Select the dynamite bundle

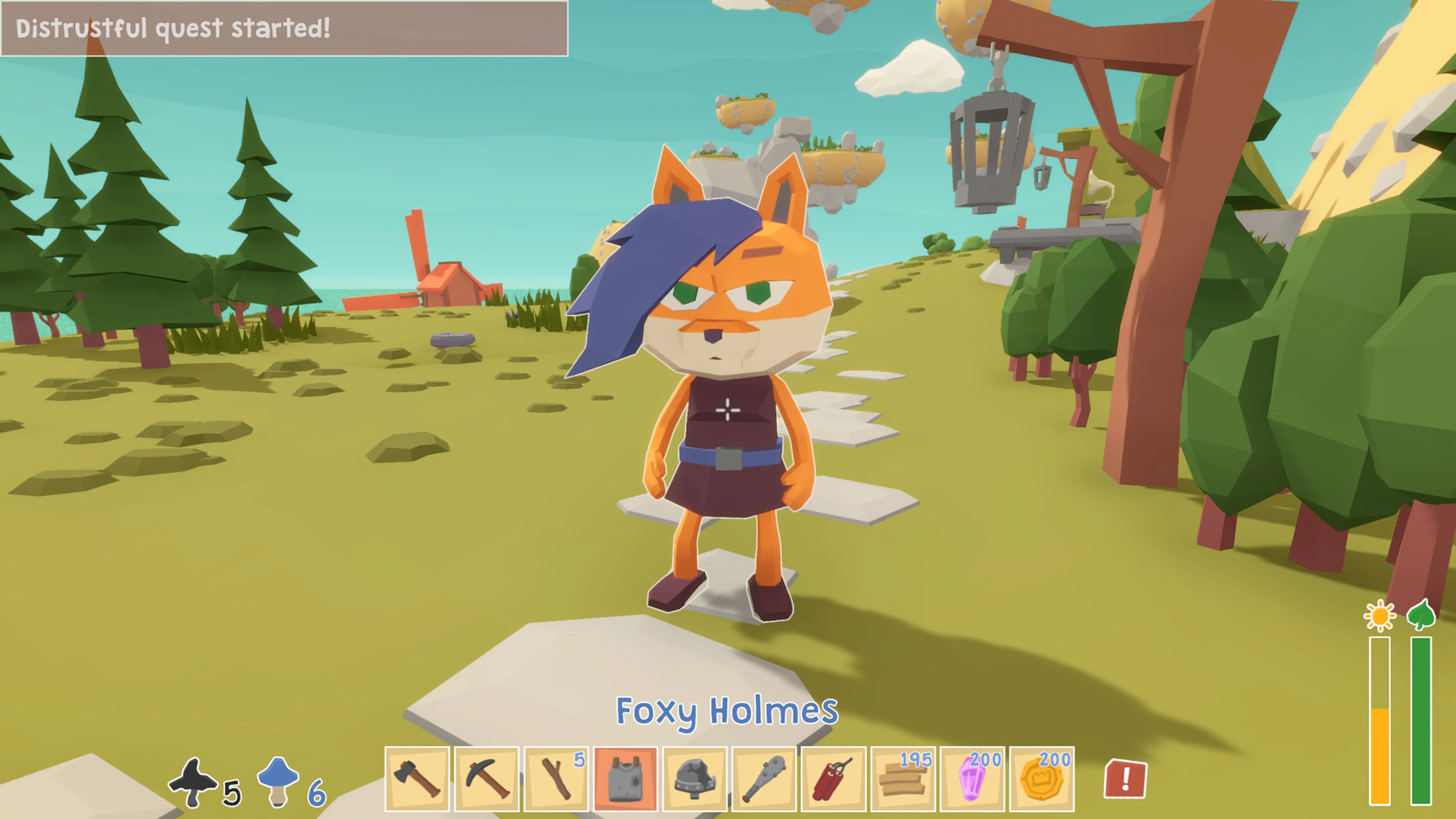coord(833,778)
